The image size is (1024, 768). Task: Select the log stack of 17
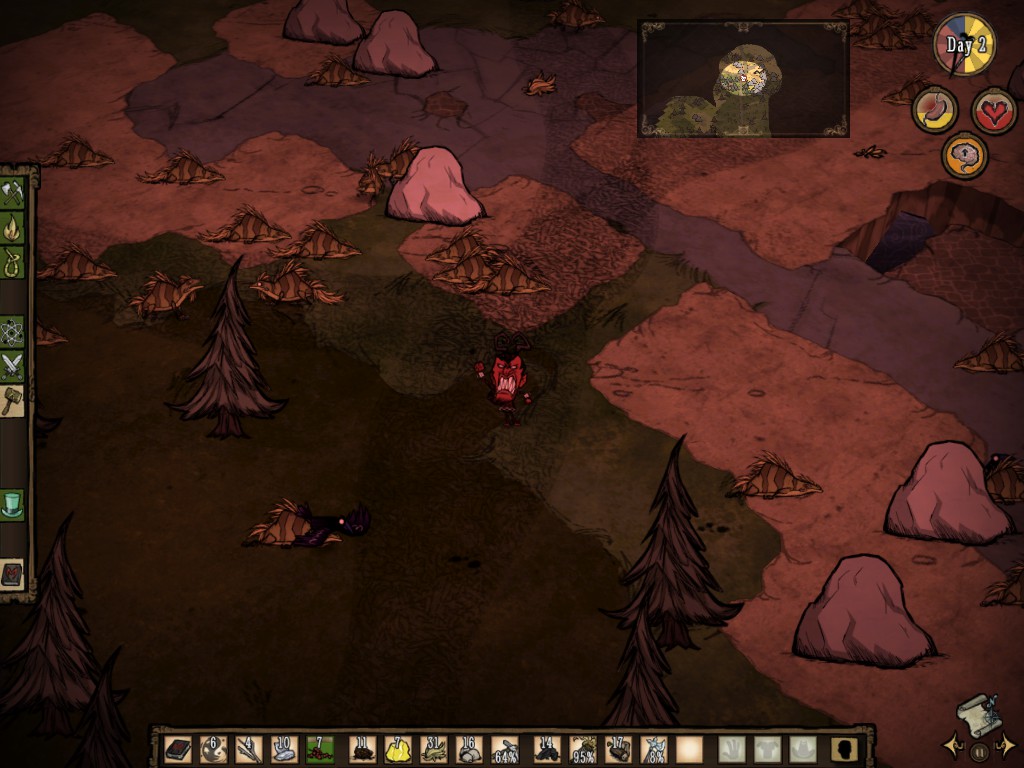coord(618,749)
